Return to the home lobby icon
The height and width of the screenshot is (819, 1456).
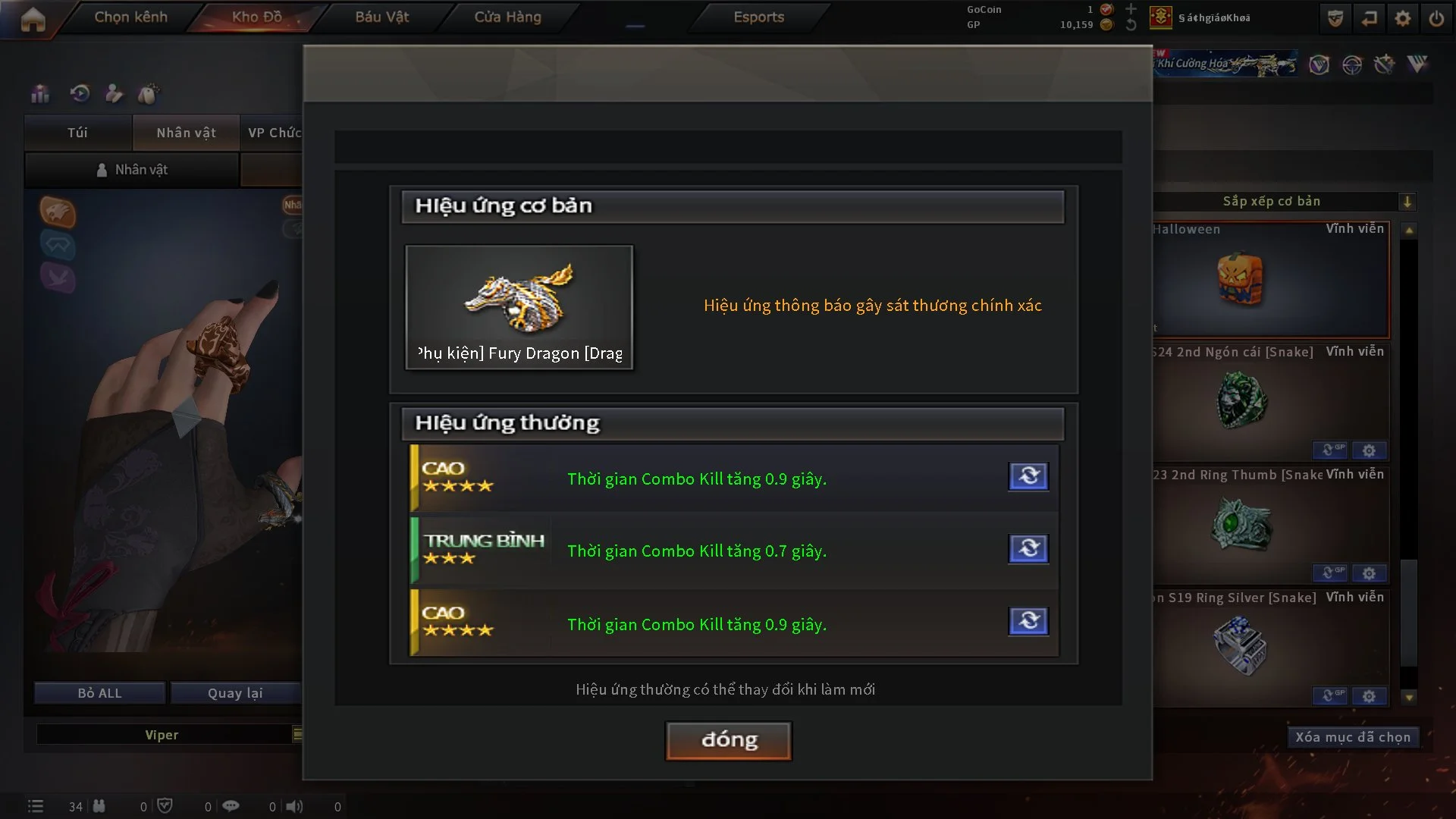click(x=33, y=19)
